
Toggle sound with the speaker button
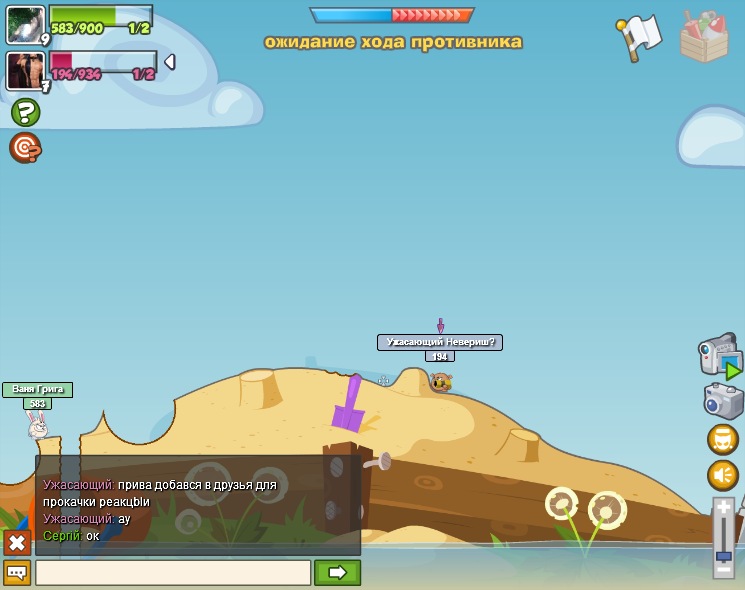click(x=723, y=475)
